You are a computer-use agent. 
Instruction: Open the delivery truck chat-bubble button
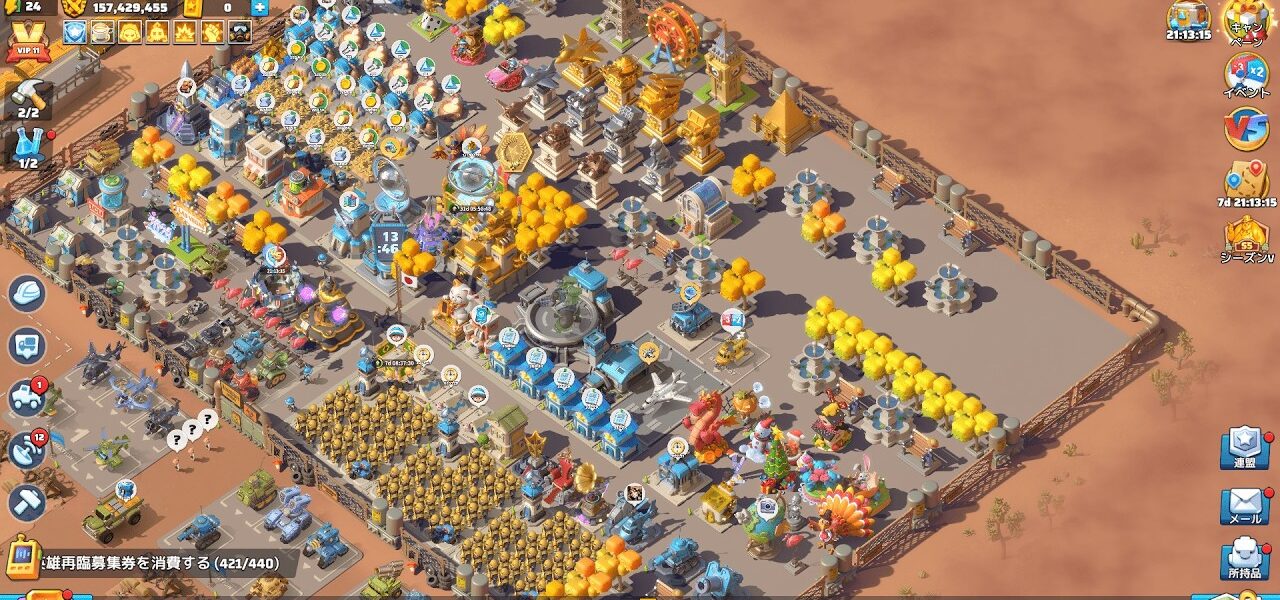point(27,346)
